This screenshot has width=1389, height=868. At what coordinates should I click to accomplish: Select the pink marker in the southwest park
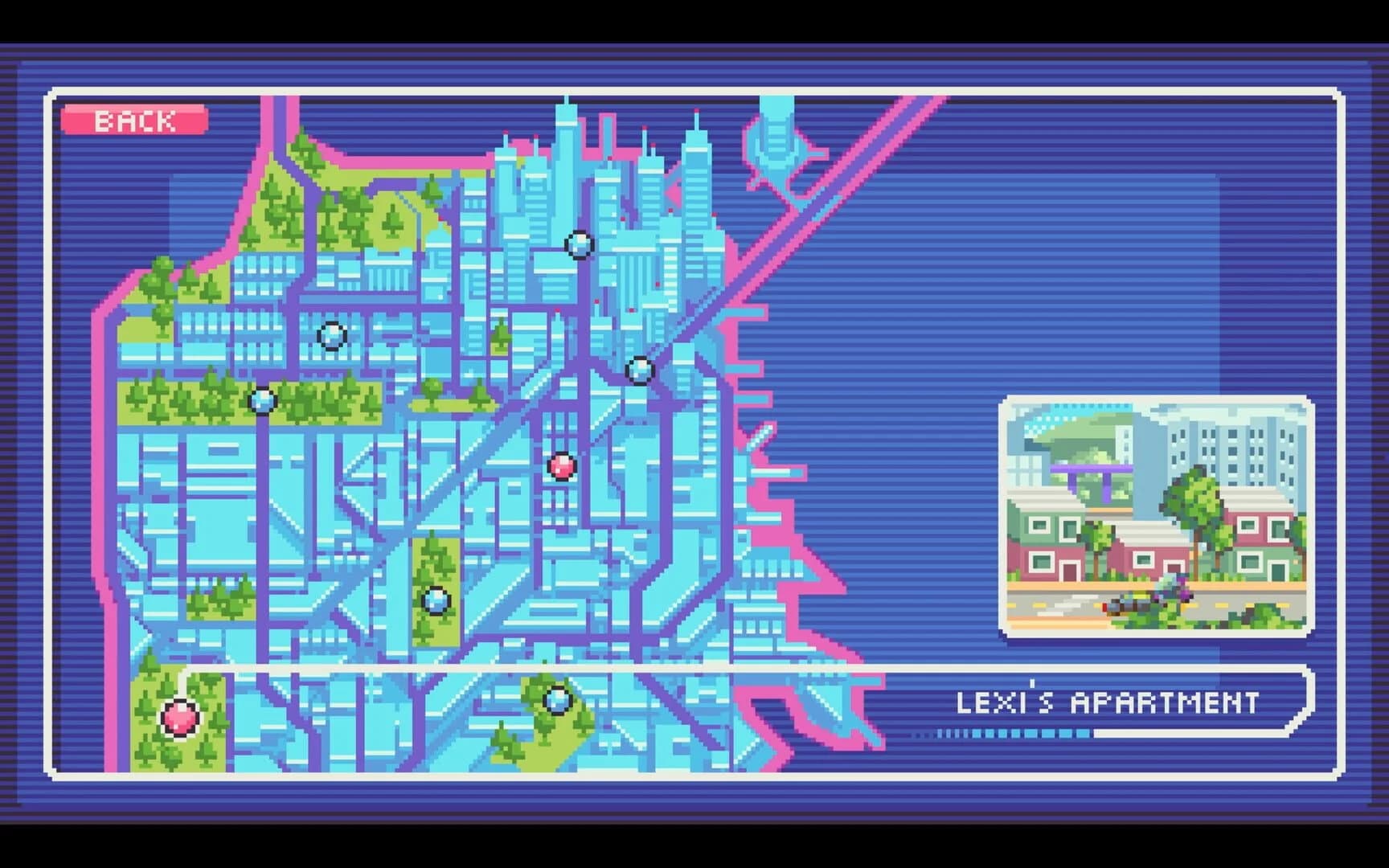tap(181, 719)
